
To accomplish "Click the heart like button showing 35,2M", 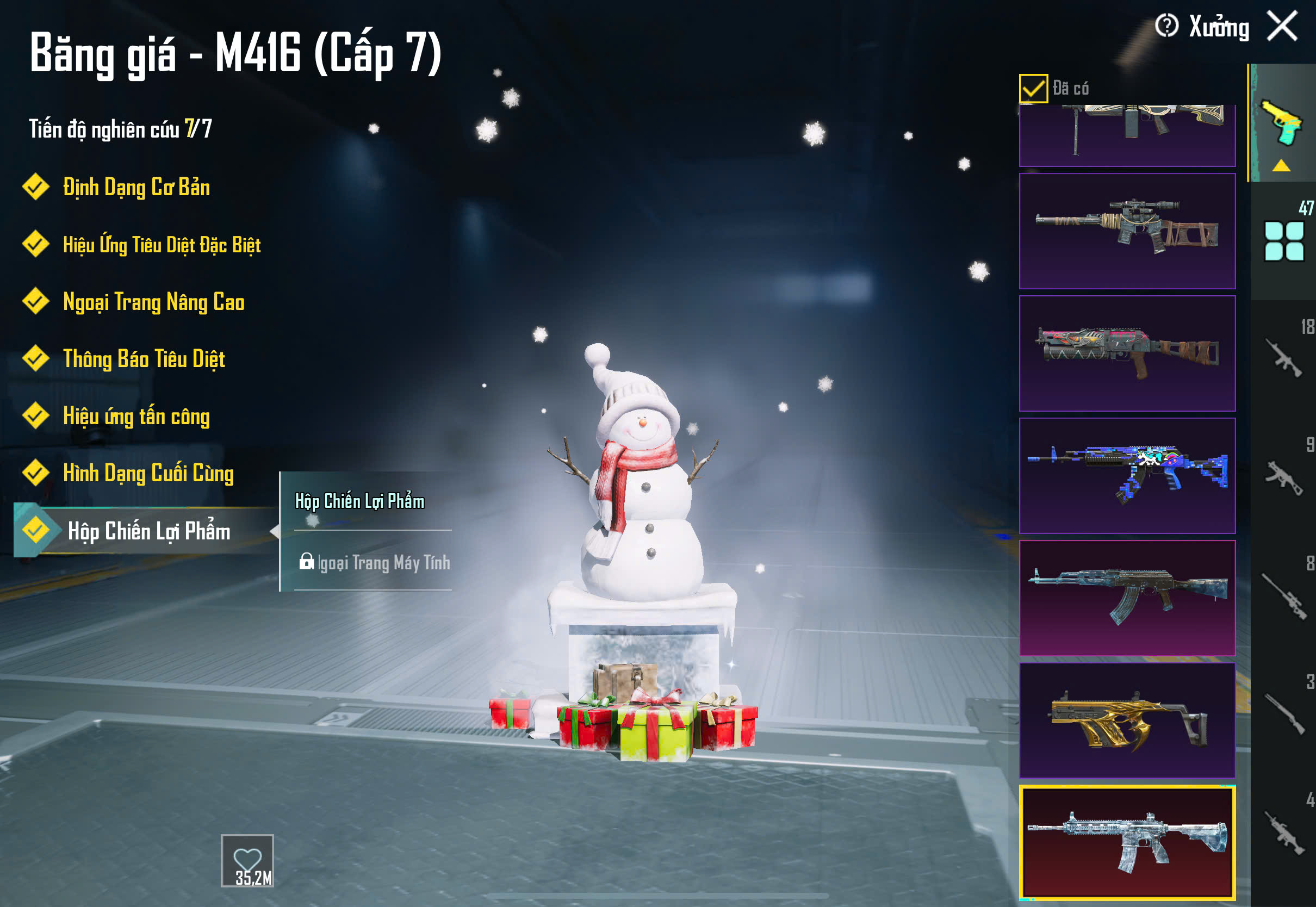I will (247, 860).
